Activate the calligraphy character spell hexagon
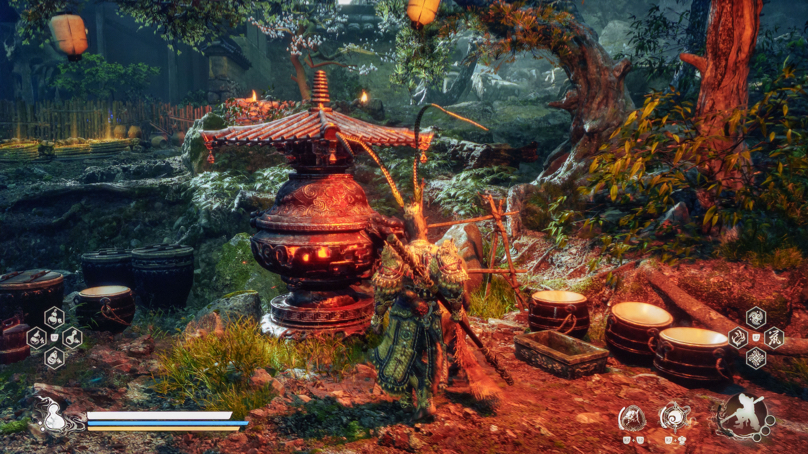The height and width of the screenshot is (454, 808). [x=773, y=338]
